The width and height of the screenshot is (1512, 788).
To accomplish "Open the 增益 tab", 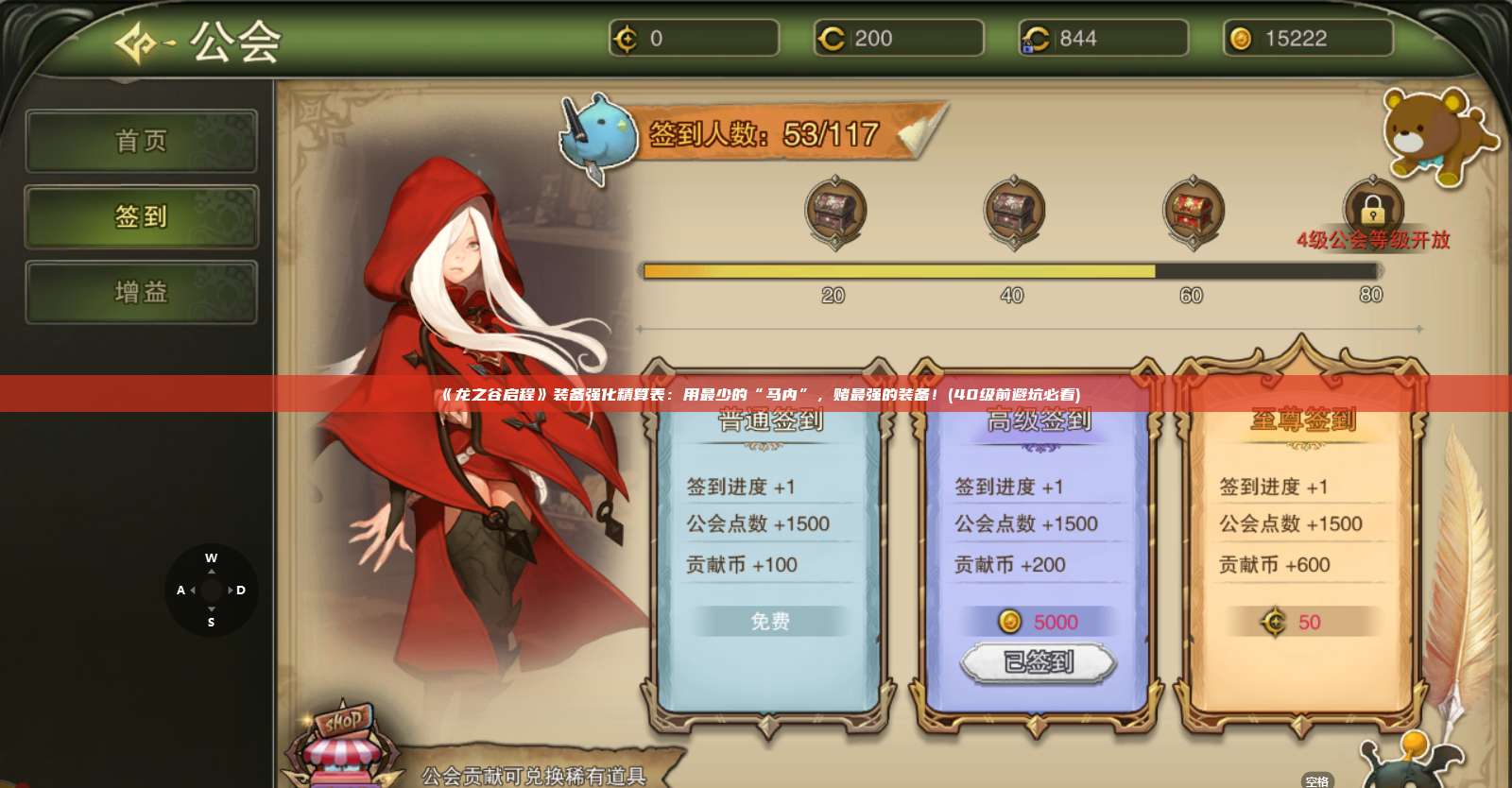I will [x=141, y=292].
